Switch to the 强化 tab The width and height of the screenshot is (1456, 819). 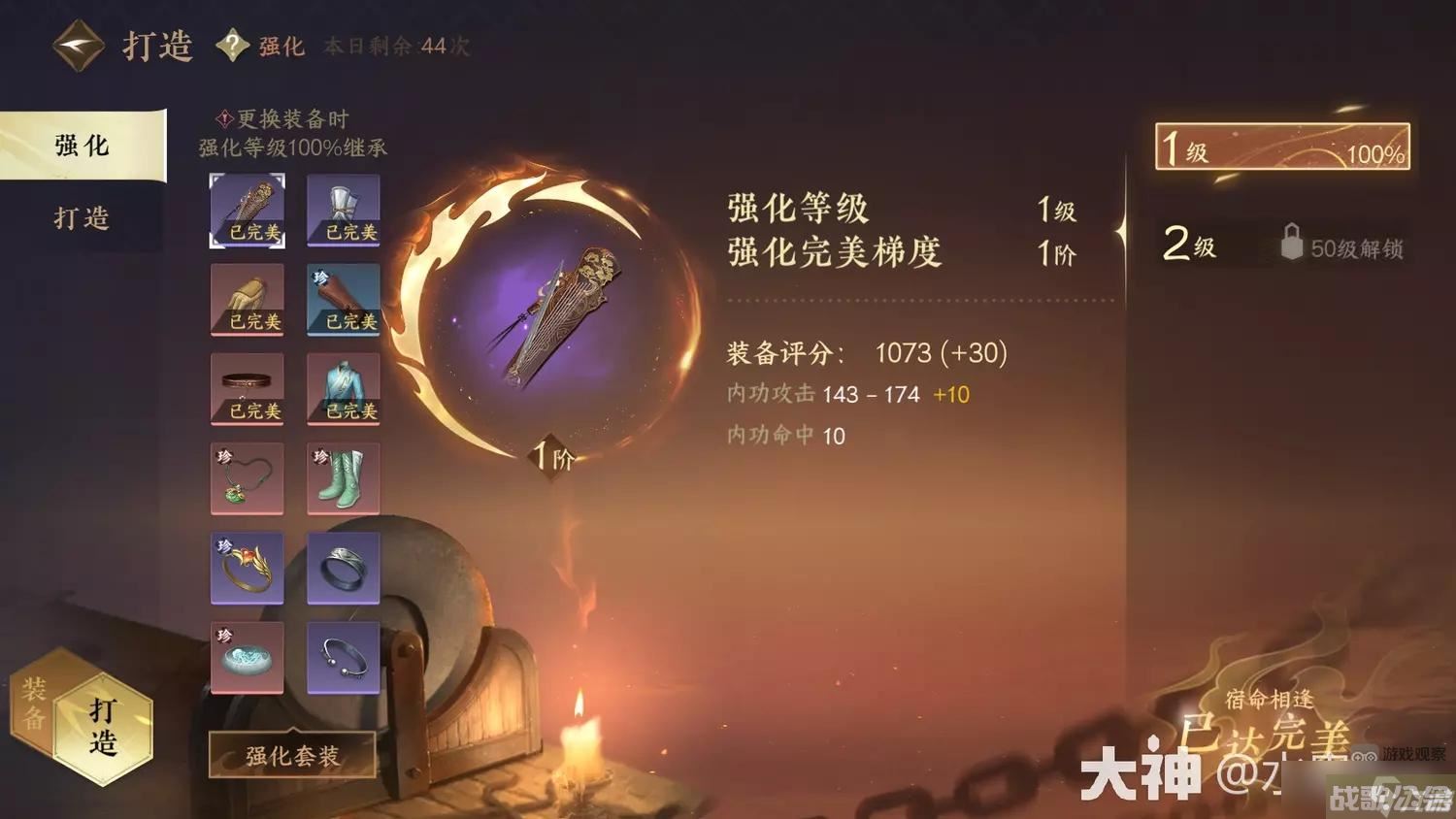(82, 146)
